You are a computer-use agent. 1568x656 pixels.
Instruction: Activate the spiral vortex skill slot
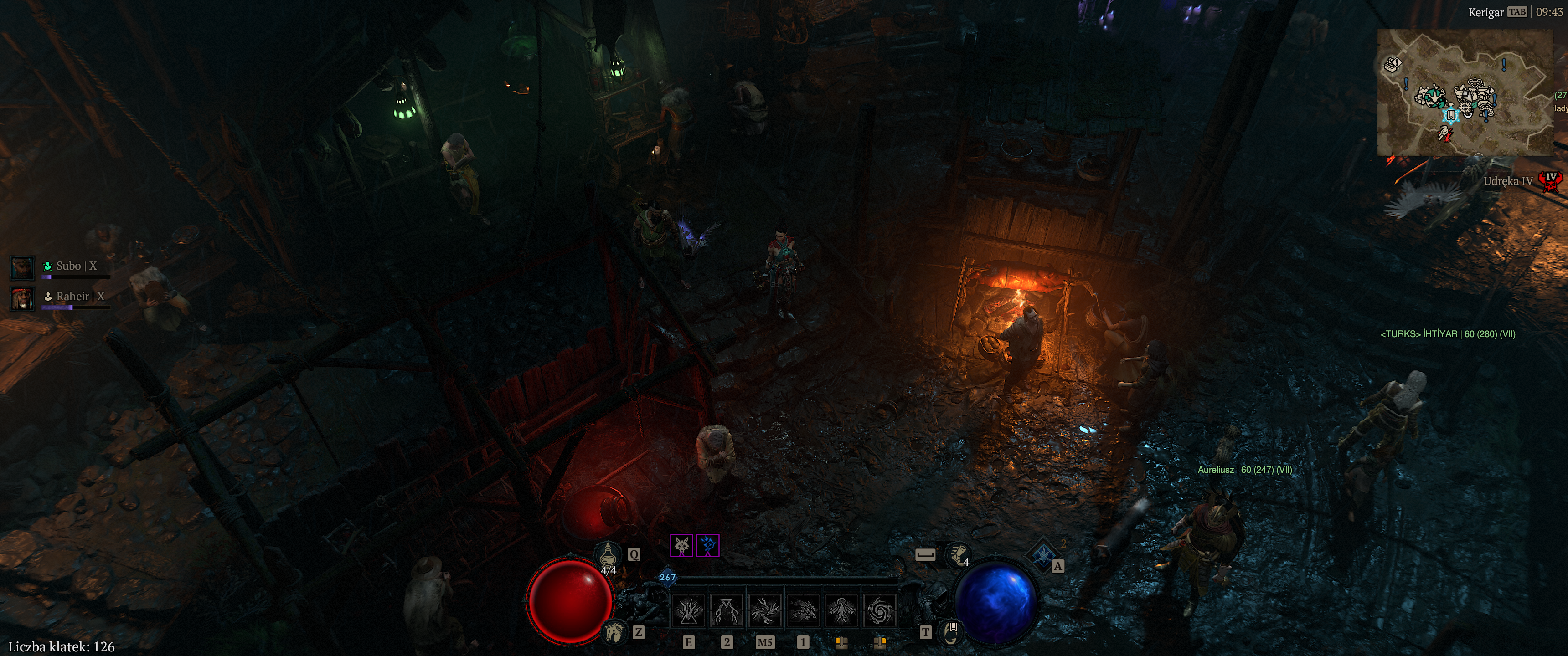coord(880,610)
